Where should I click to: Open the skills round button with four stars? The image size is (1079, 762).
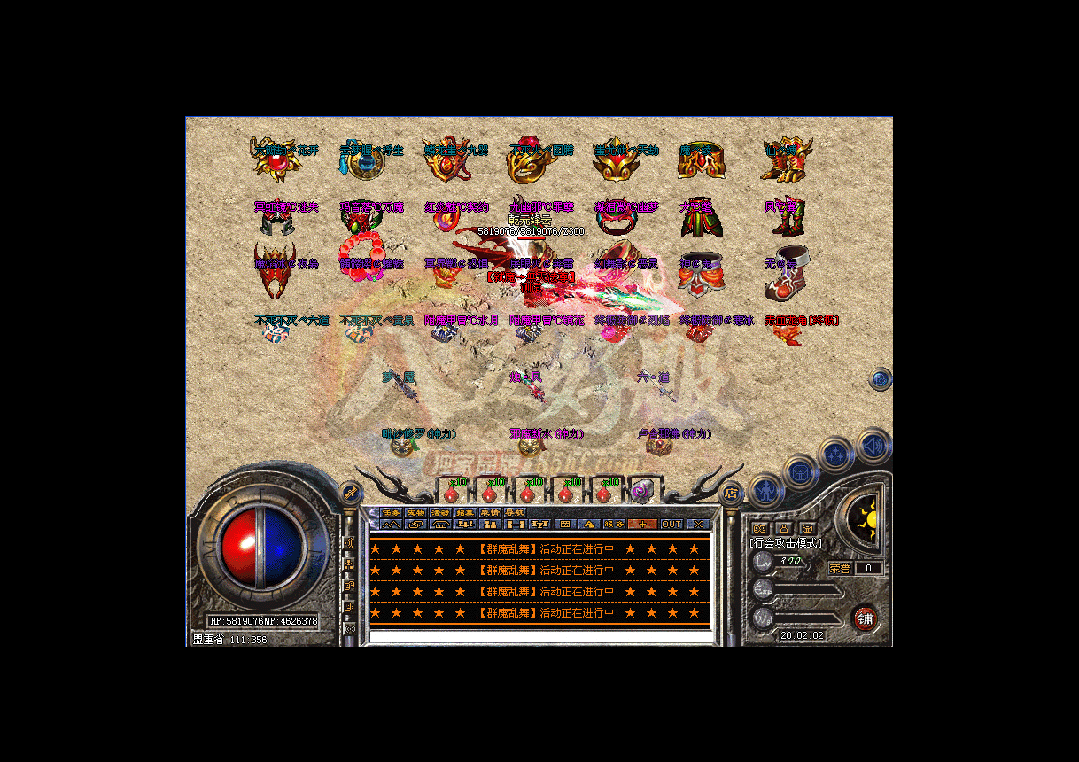pos(834,456)
